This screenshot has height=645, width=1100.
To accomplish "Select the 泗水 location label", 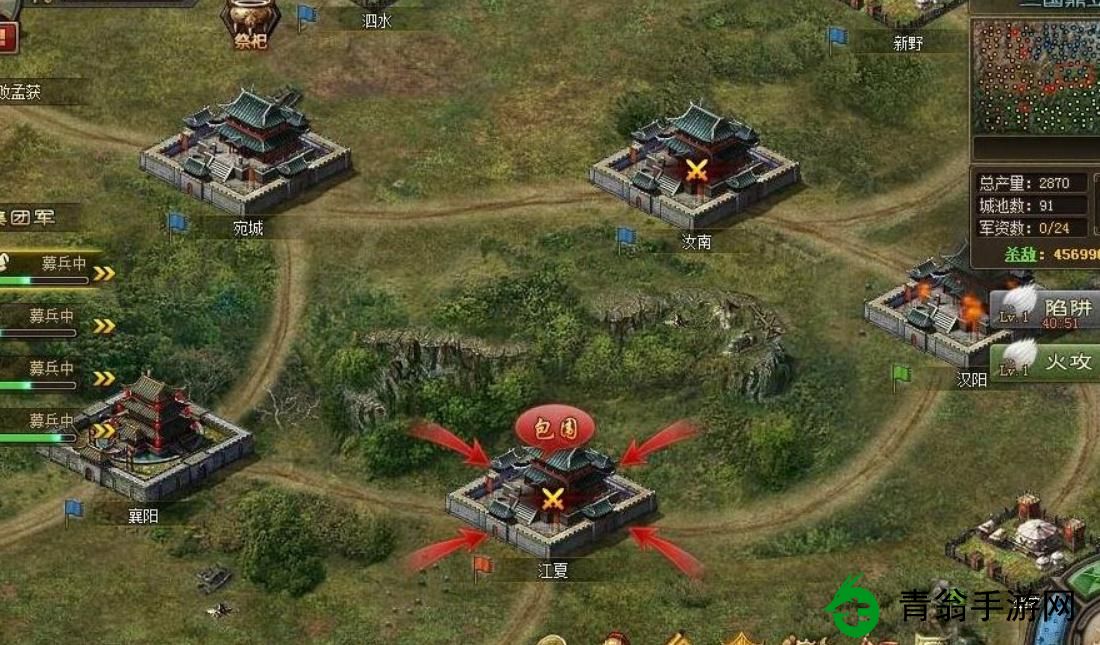I will coord(376,20).
